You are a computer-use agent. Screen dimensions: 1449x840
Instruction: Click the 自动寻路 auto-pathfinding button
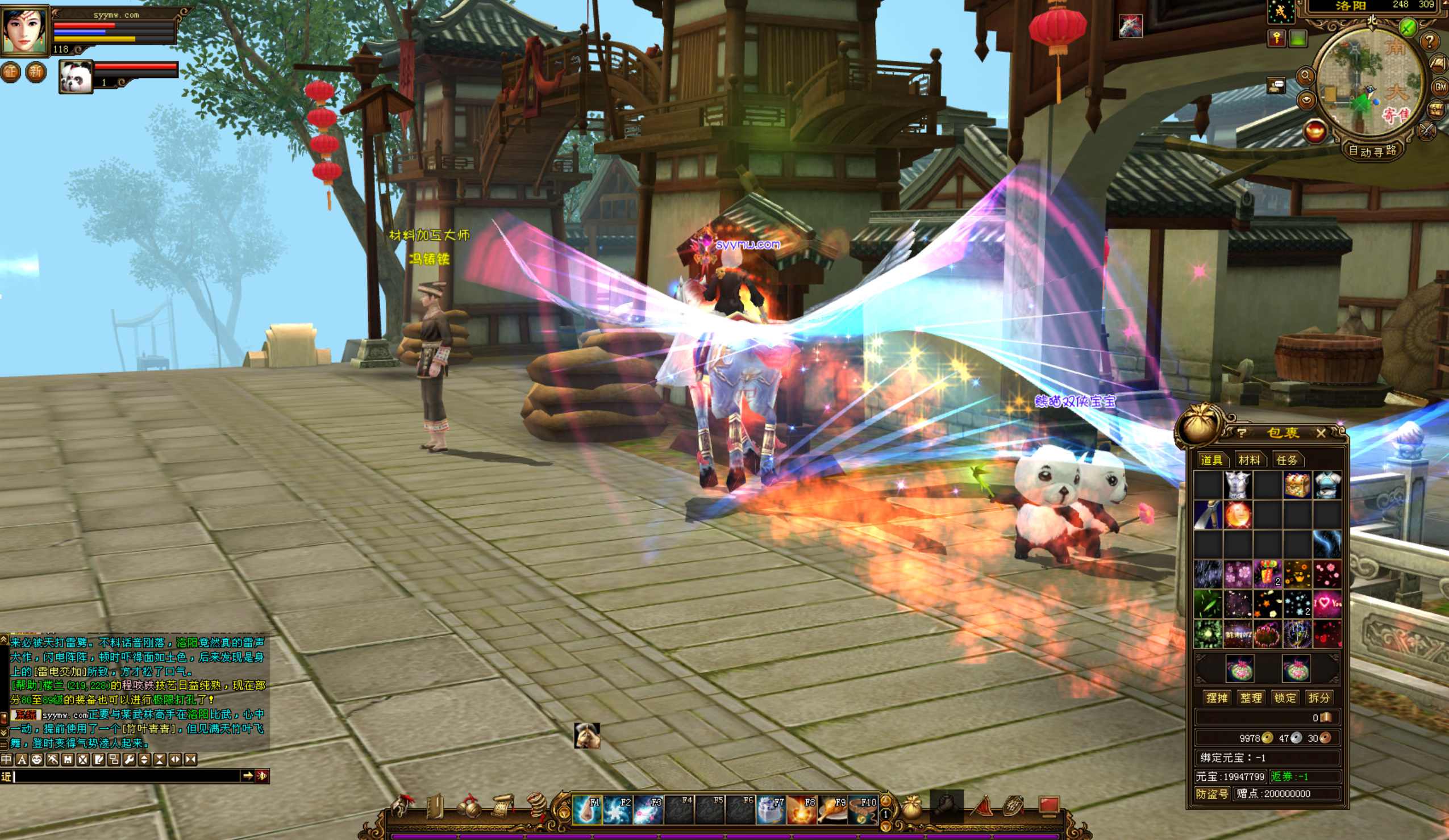click(1372, 151)
